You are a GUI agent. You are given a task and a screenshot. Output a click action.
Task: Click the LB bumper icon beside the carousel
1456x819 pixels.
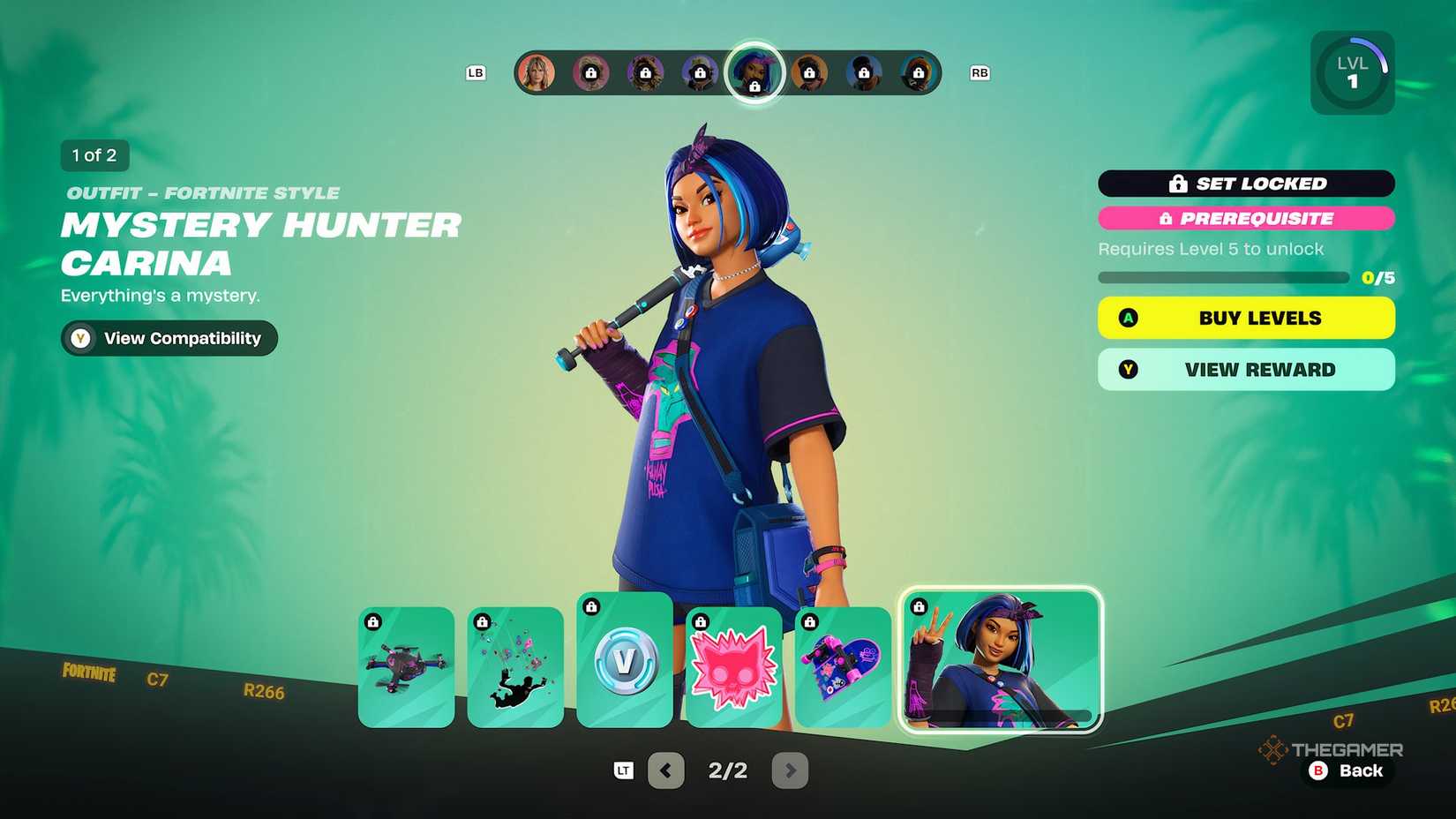[x=477, y=73]
